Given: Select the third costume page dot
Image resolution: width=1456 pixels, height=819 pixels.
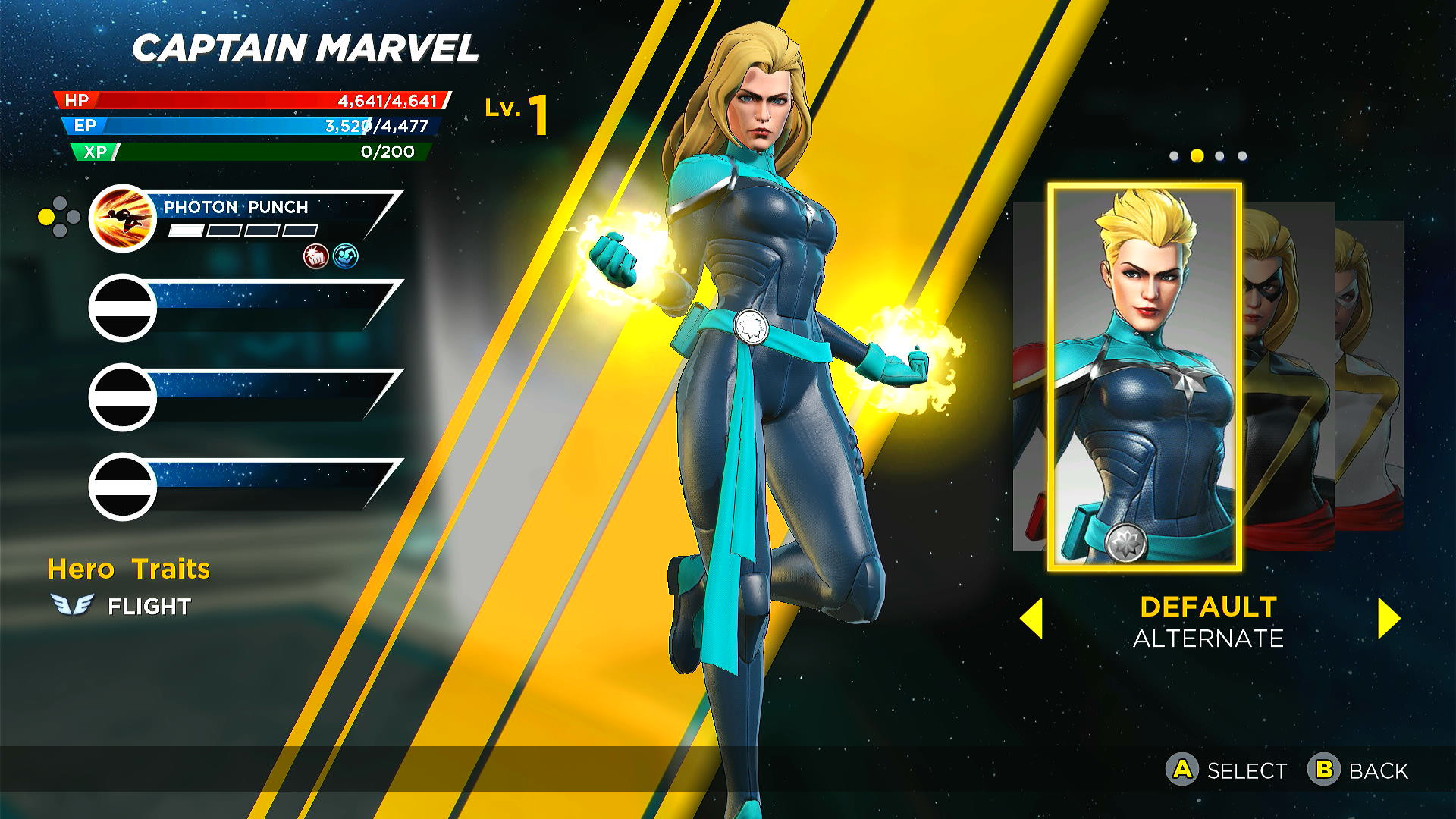Looking at the screenshot, I should [x=1219, y=155].
